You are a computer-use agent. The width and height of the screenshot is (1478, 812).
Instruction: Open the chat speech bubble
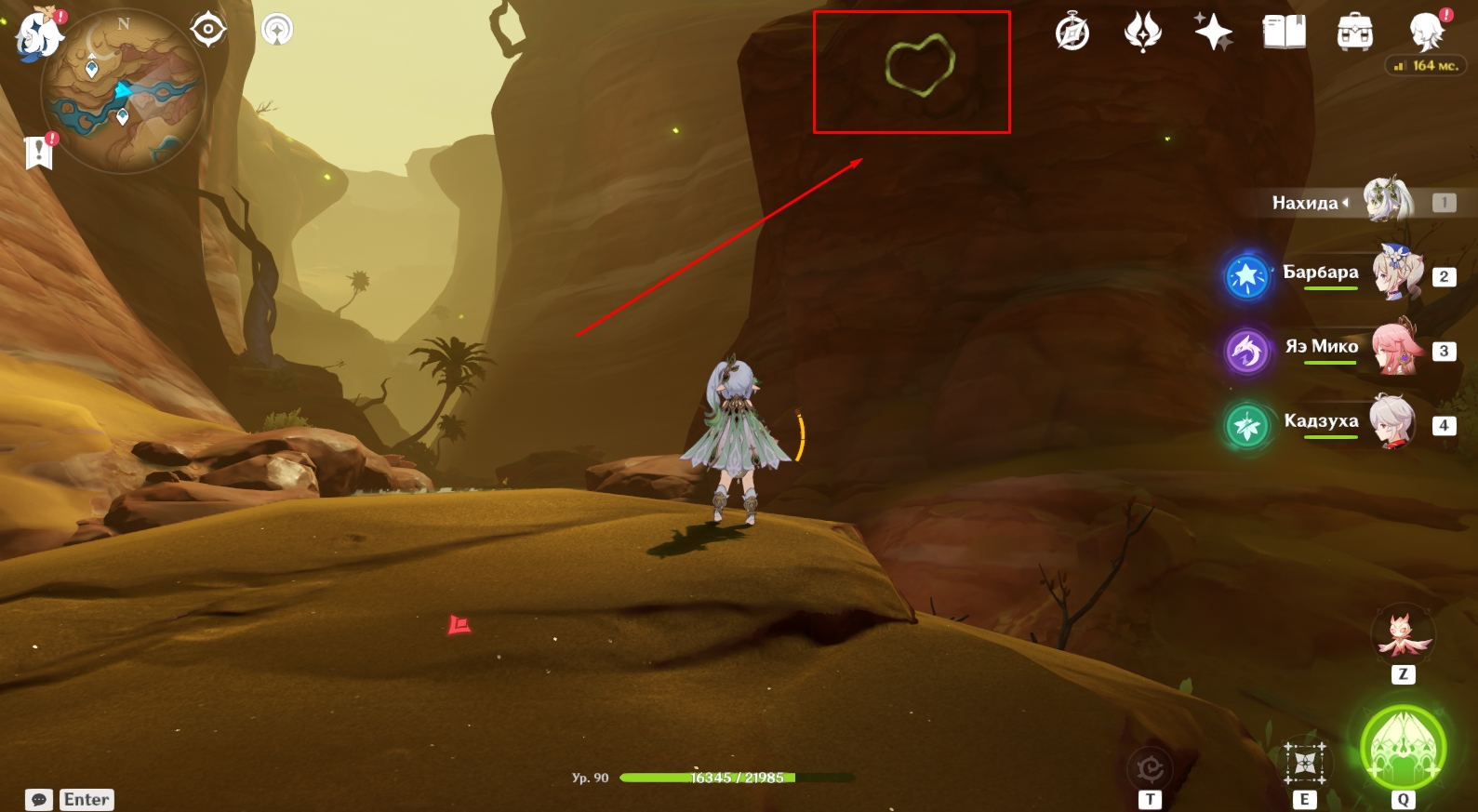point(39,800)
